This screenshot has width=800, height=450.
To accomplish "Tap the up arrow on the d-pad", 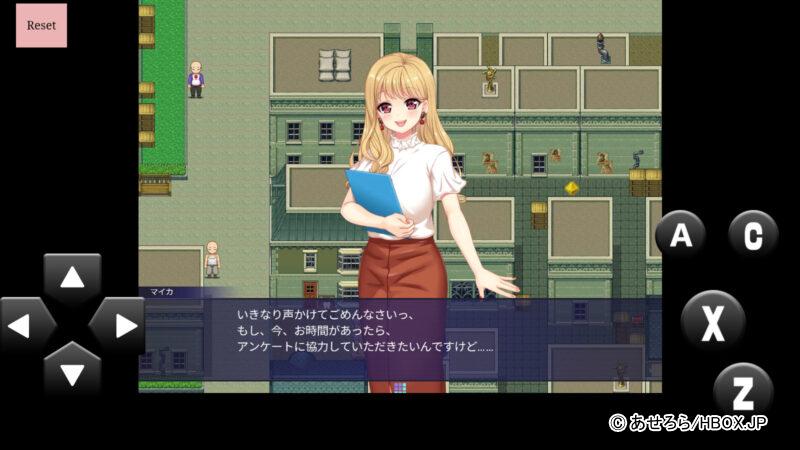I will [72, 279].
